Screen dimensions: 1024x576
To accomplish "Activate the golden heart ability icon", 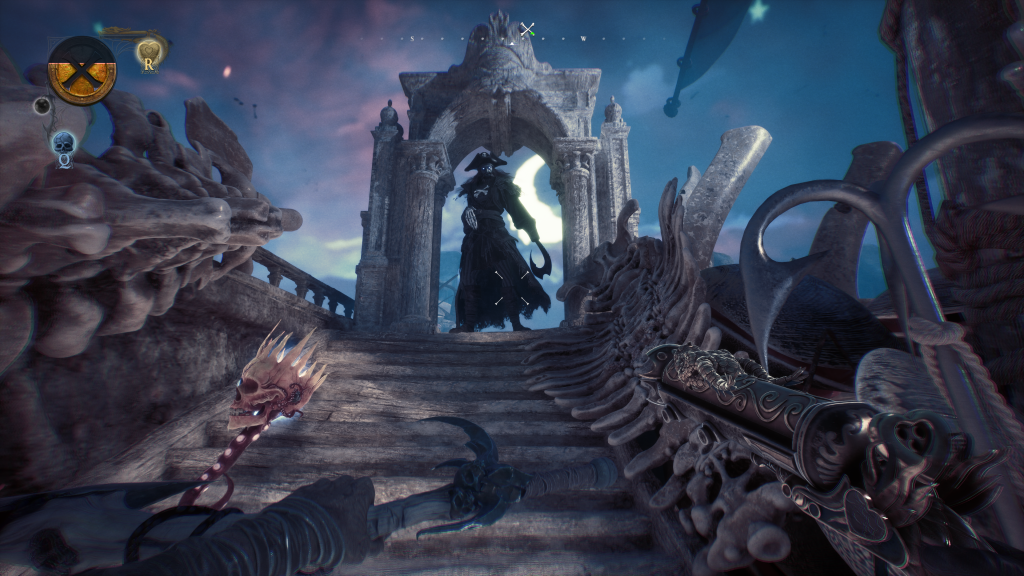I will (x=149, y=52).
